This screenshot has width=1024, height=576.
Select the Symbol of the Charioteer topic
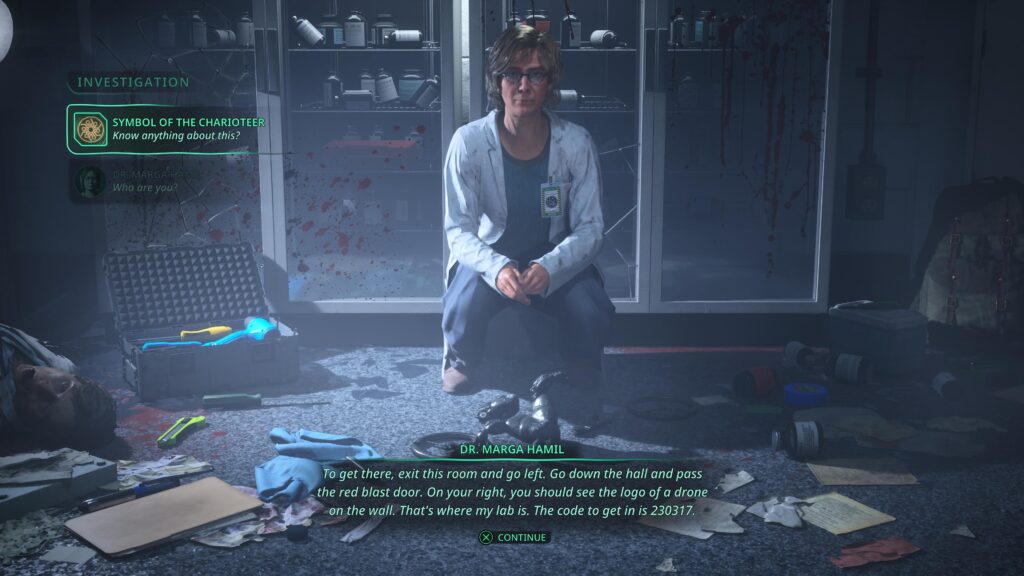click(162, 129)
